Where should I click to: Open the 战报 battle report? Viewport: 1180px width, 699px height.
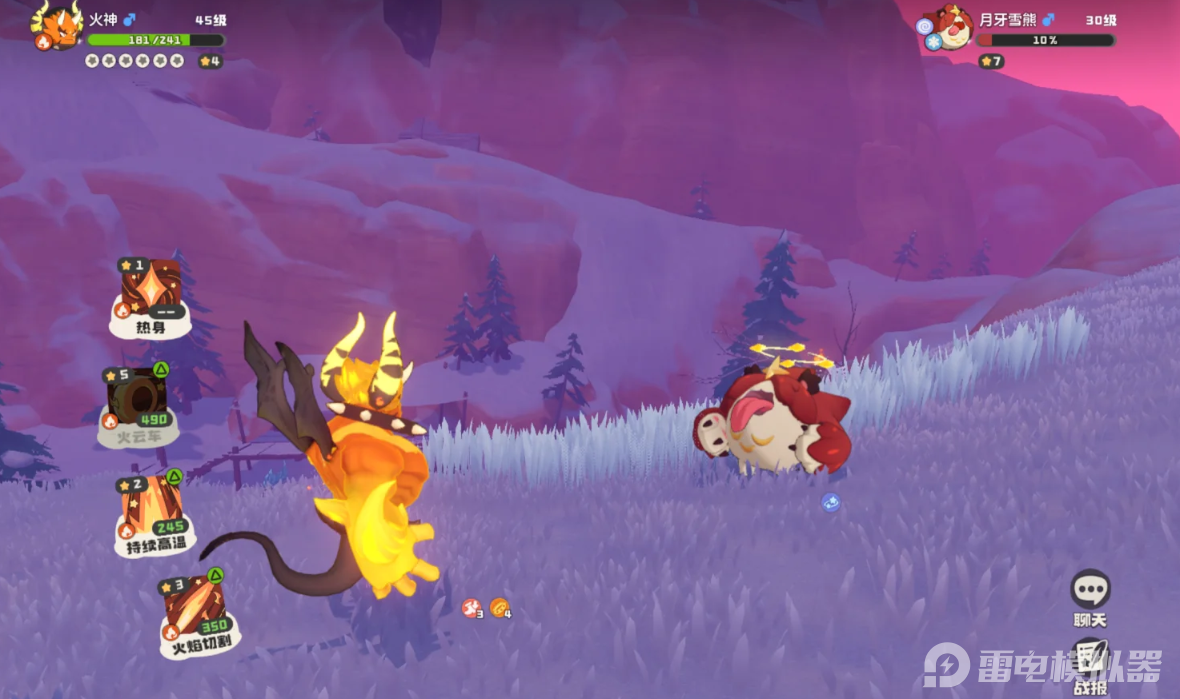[1091, 660]
